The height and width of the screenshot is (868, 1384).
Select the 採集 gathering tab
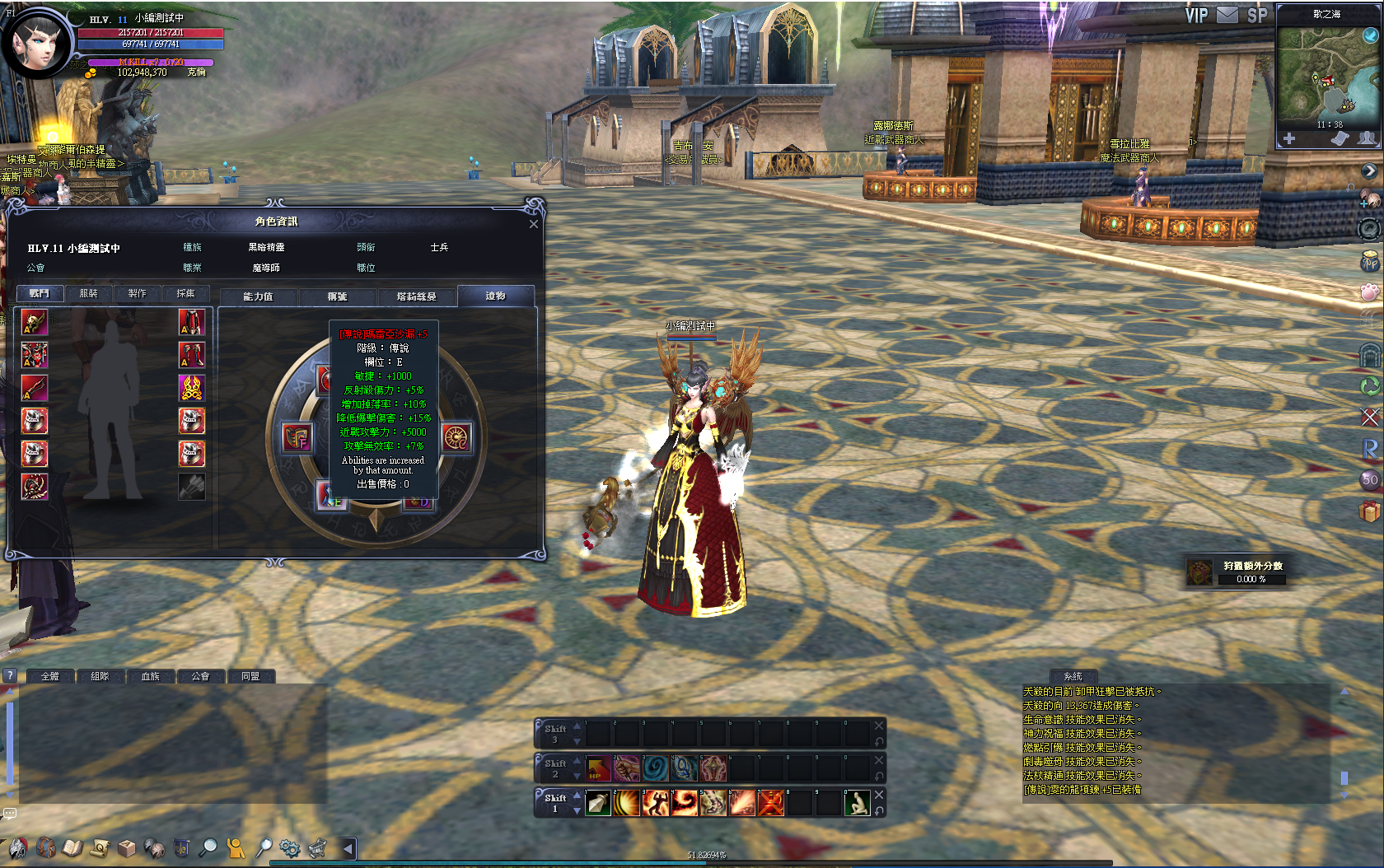185,294
